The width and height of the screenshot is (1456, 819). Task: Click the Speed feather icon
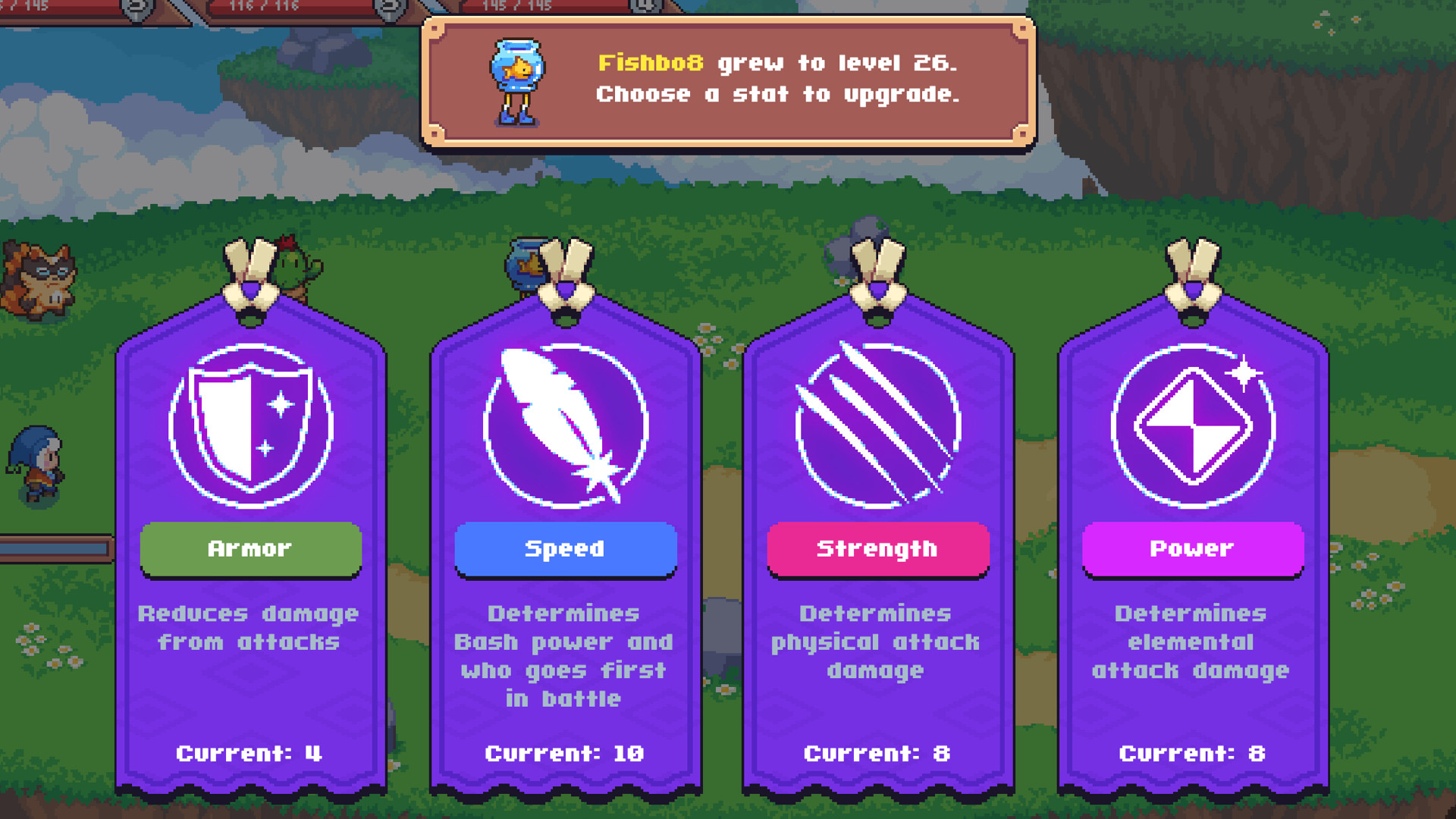coord(565,426)
